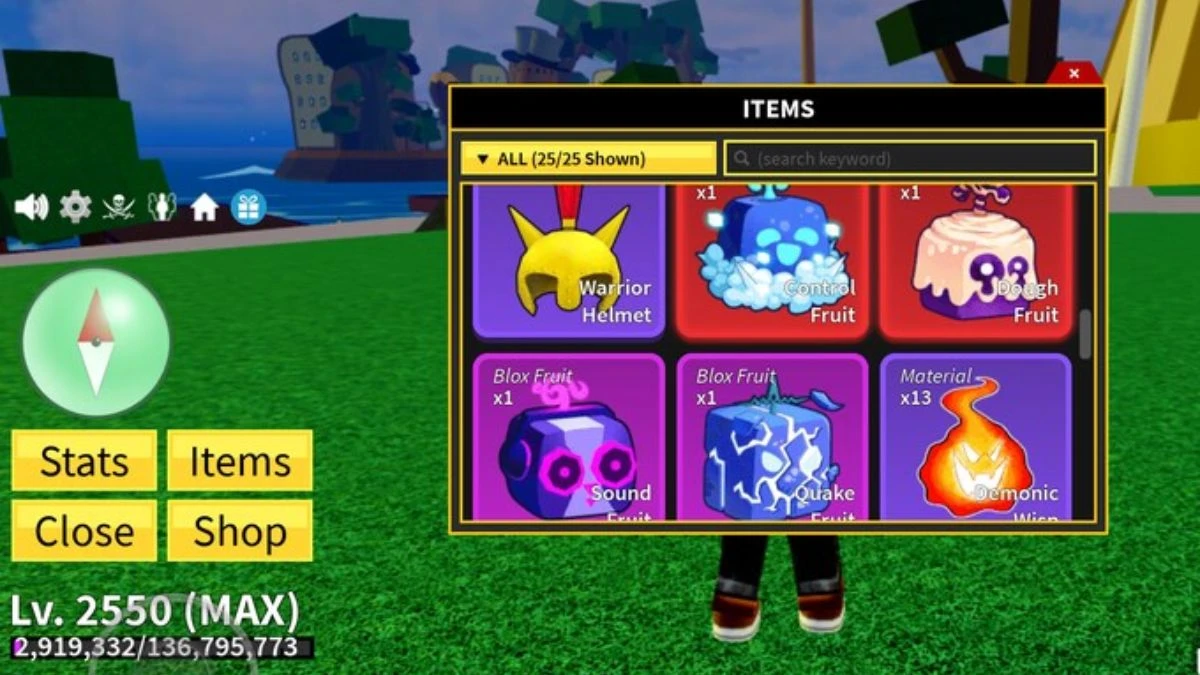The width and height of the screenshot is (1200, 675).
Task: Click the white house home icon
Action: pyautogui.click(x=205, y=207)
